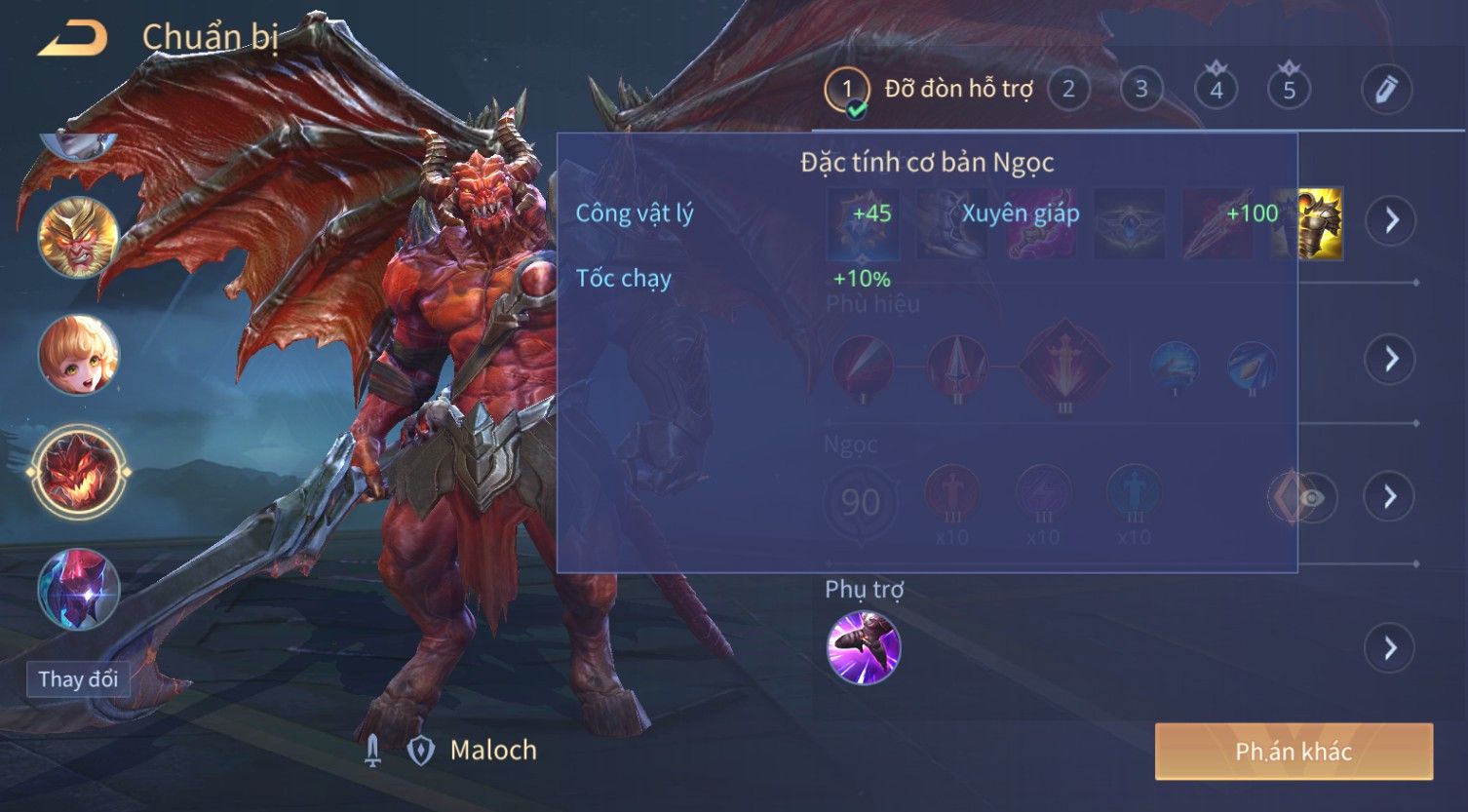Go back using the return arrow
The image size is (1468, 812).
[x=72, y=39]
